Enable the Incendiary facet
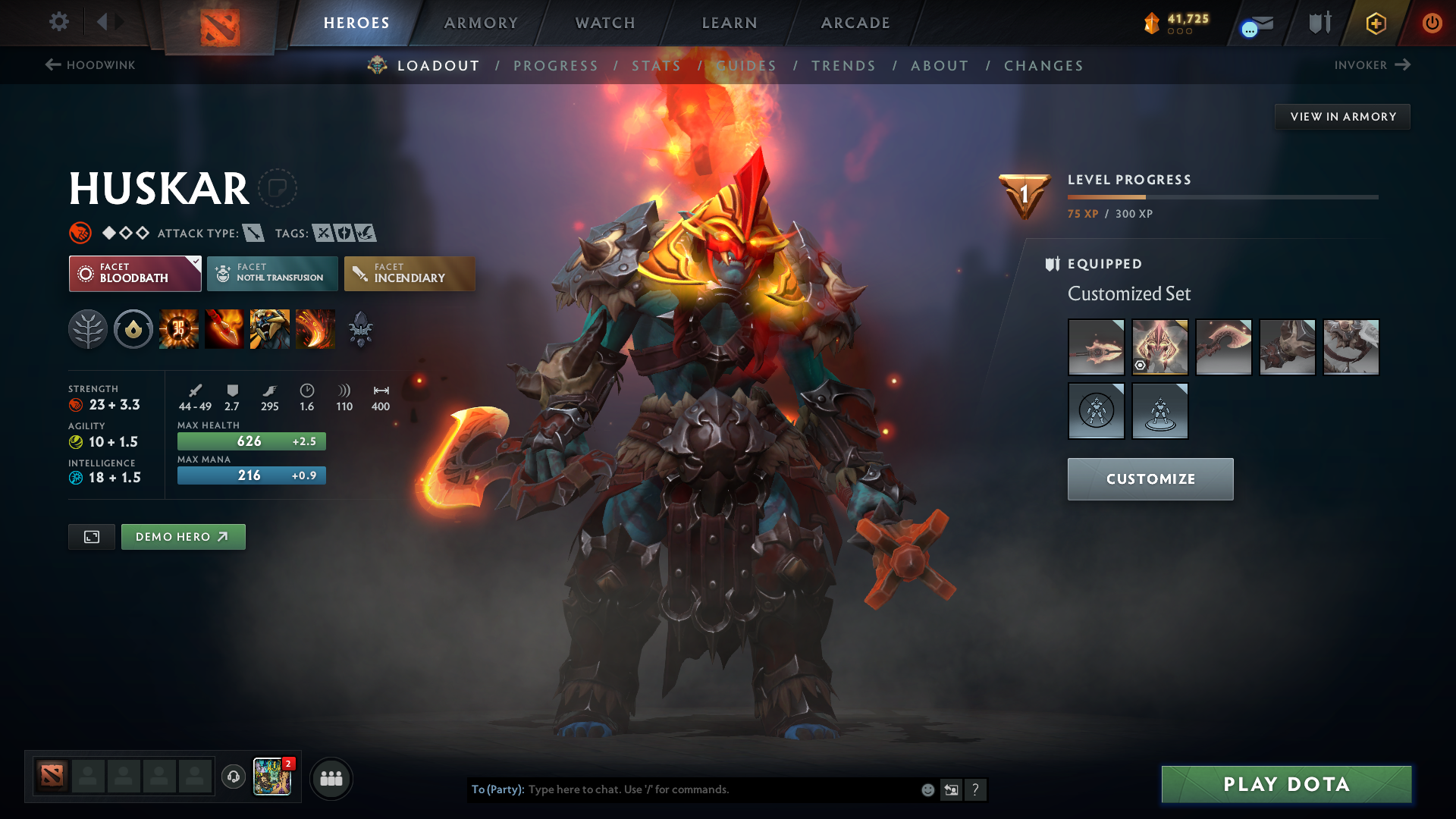Screen dimensions: 1456x819 (409, 273)
